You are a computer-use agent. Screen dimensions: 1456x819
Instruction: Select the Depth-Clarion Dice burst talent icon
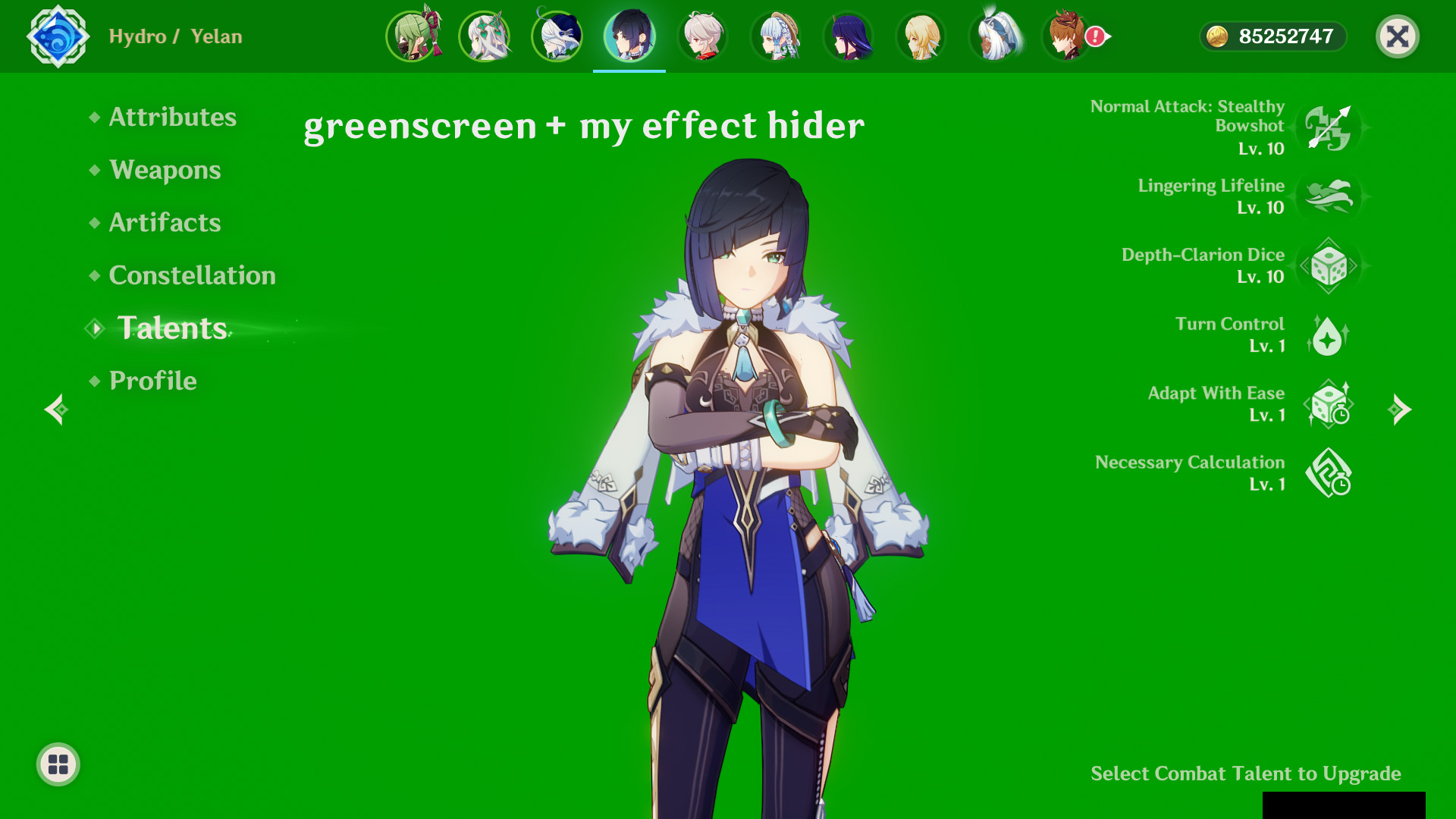click(x=1330, y=266)
